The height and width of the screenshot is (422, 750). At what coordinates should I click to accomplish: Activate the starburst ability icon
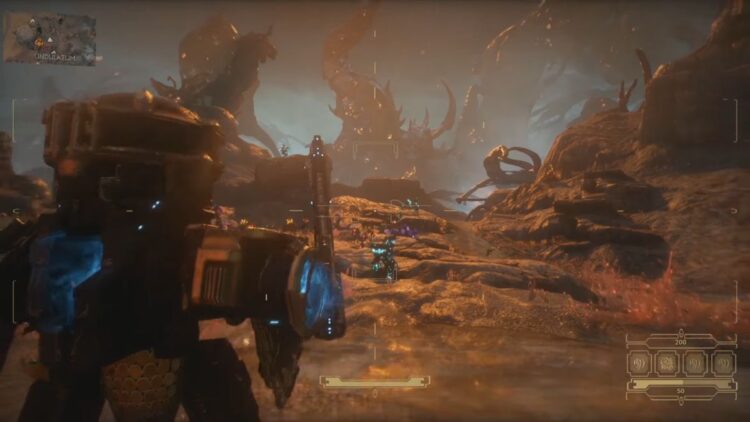667,363
